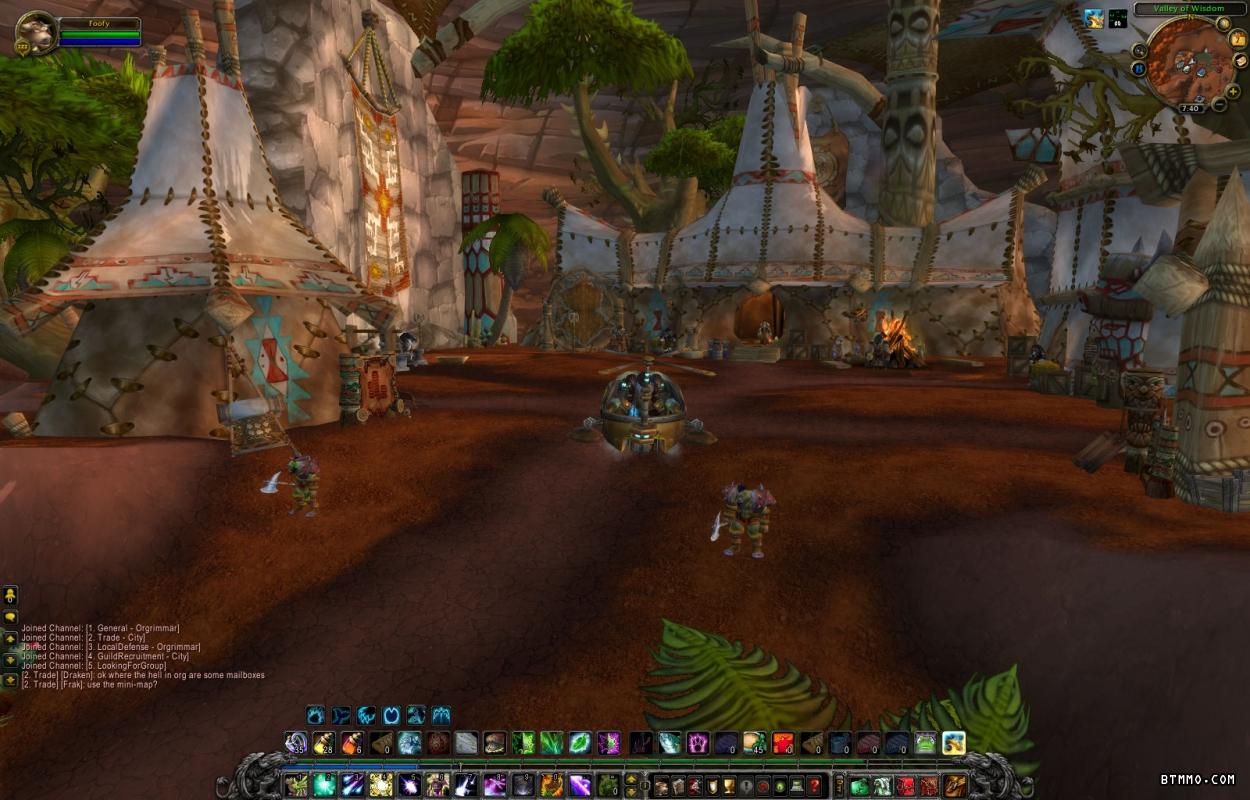Open the Valley of Wisdom minimap
Viewport: 1250px width, 800px height.
click(x=1190, y=62)
